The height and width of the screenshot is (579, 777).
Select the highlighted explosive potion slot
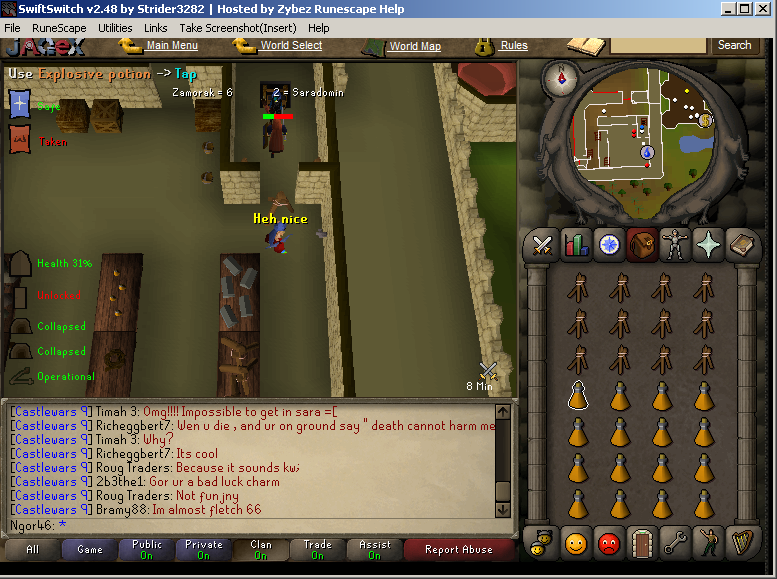click(x=577, y=395)
